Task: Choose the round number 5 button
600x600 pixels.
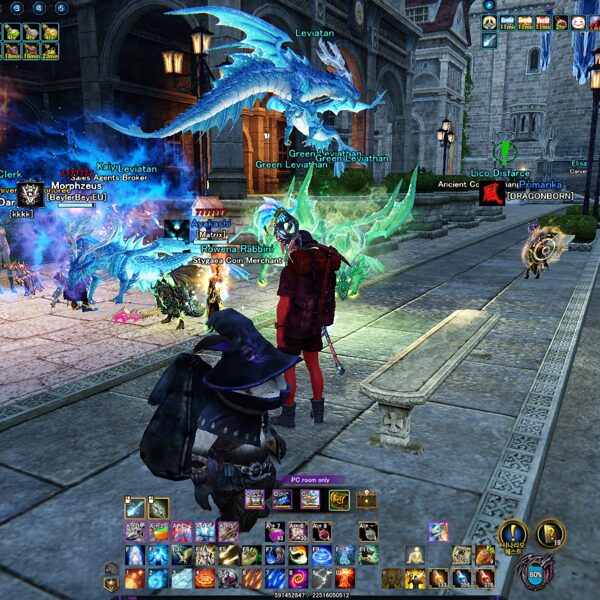Action: [61, 7]
